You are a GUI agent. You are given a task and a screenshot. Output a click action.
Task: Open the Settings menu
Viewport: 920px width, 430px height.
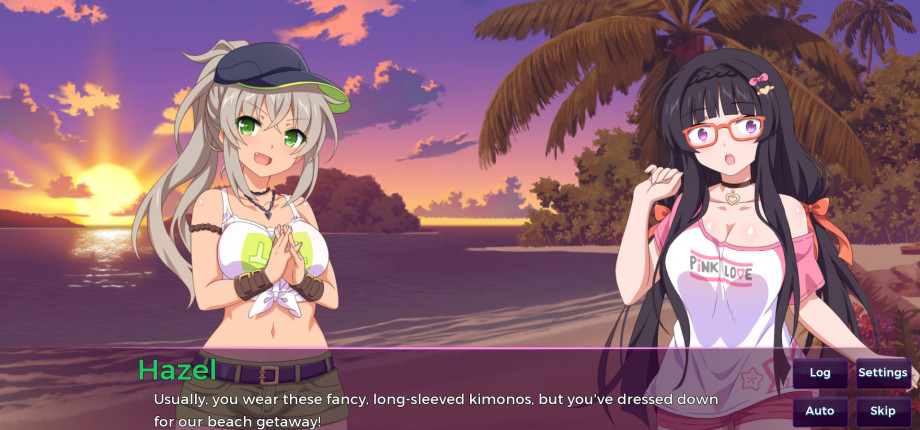click(883, 373)
